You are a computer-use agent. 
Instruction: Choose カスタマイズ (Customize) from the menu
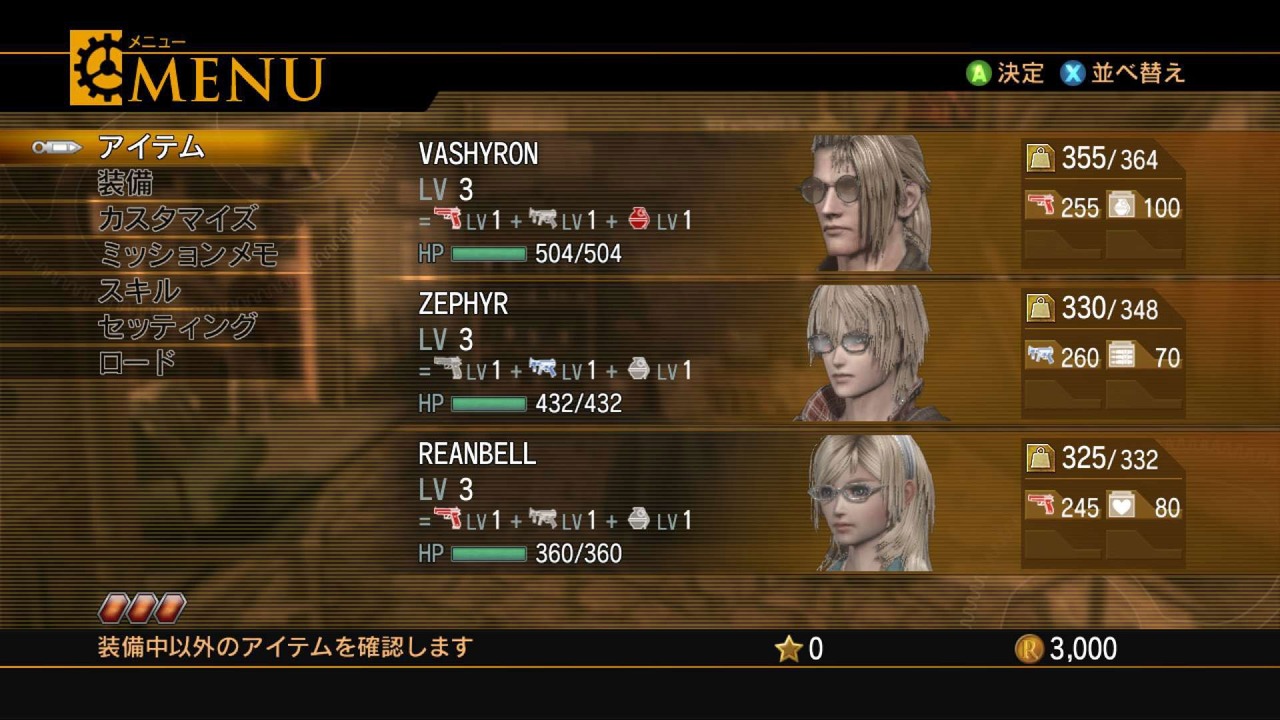click(177, 218)
